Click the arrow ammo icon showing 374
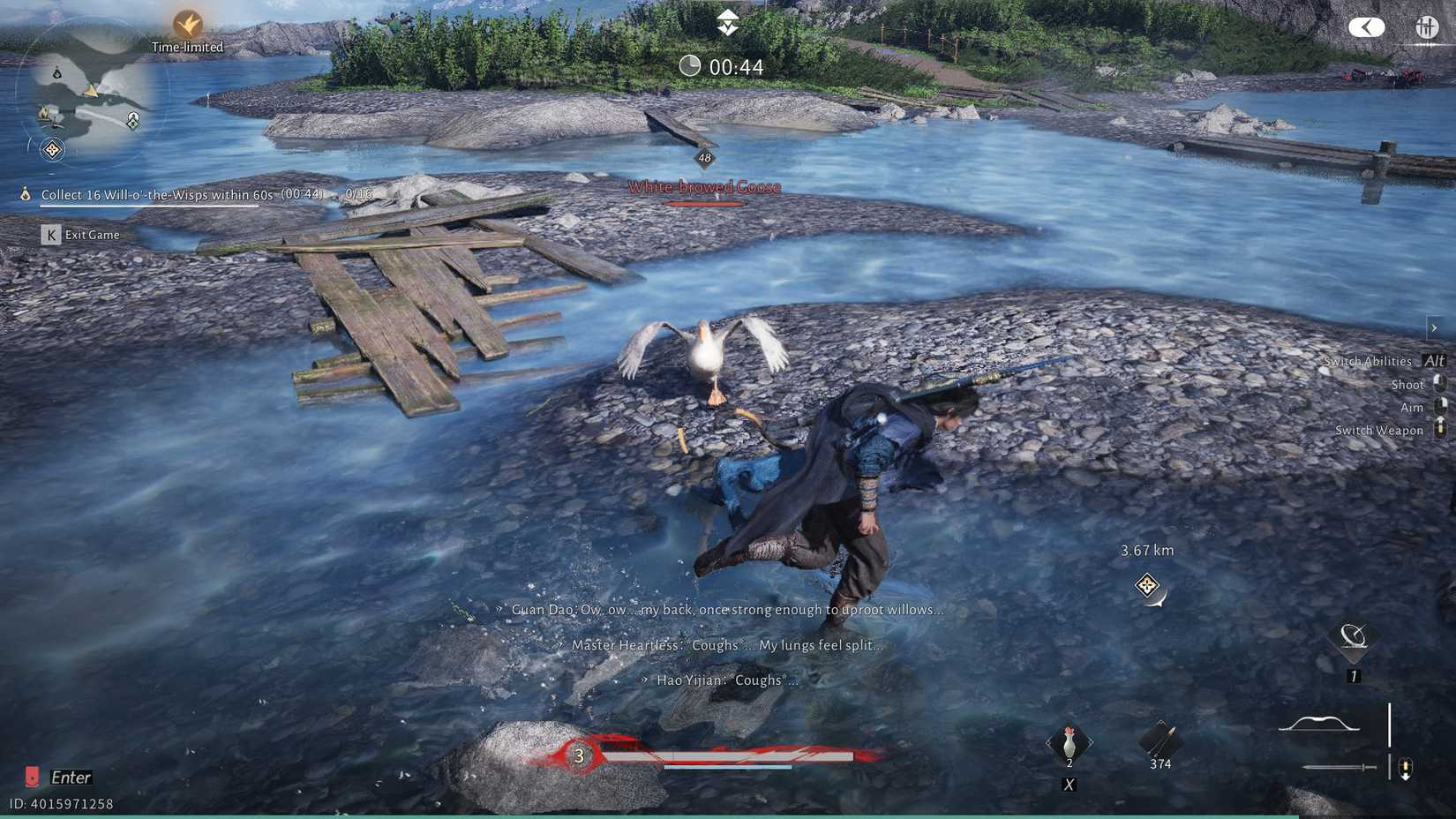Viewport: 1456px width, 819px height. [1158, 741]
